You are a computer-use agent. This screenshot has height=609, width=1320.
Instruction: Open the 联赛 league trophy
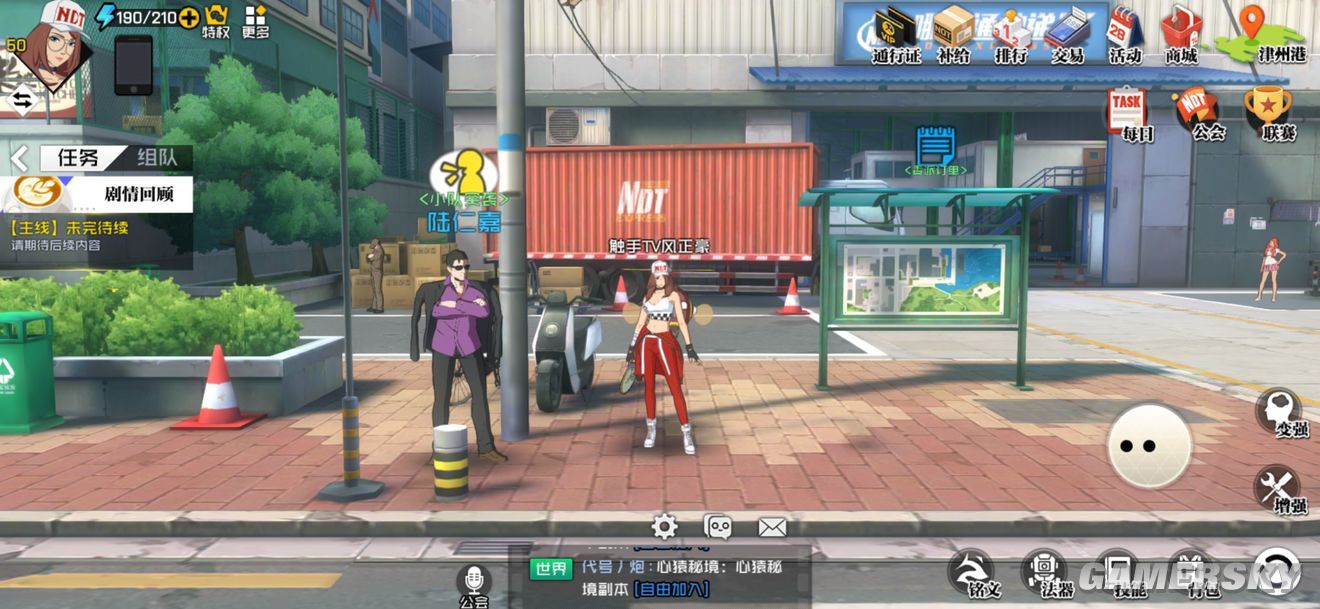coord(1266,112)
